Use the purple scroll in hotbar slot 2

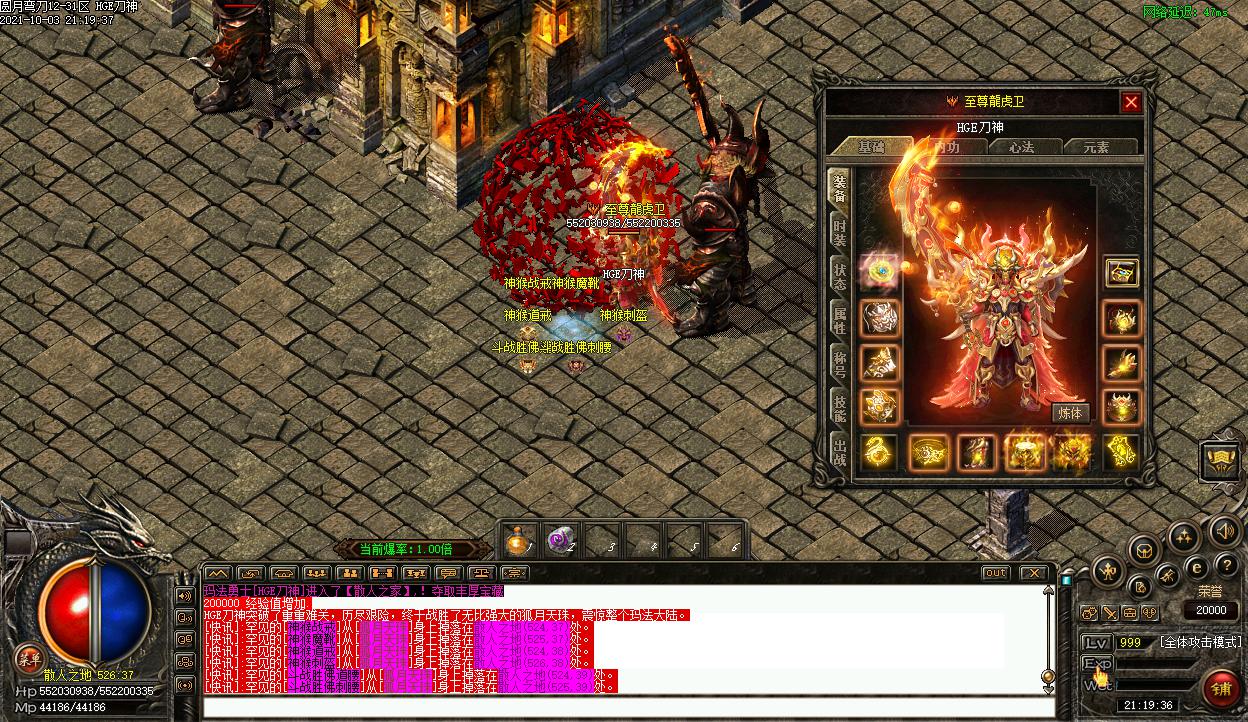click(x=557, y=541)
